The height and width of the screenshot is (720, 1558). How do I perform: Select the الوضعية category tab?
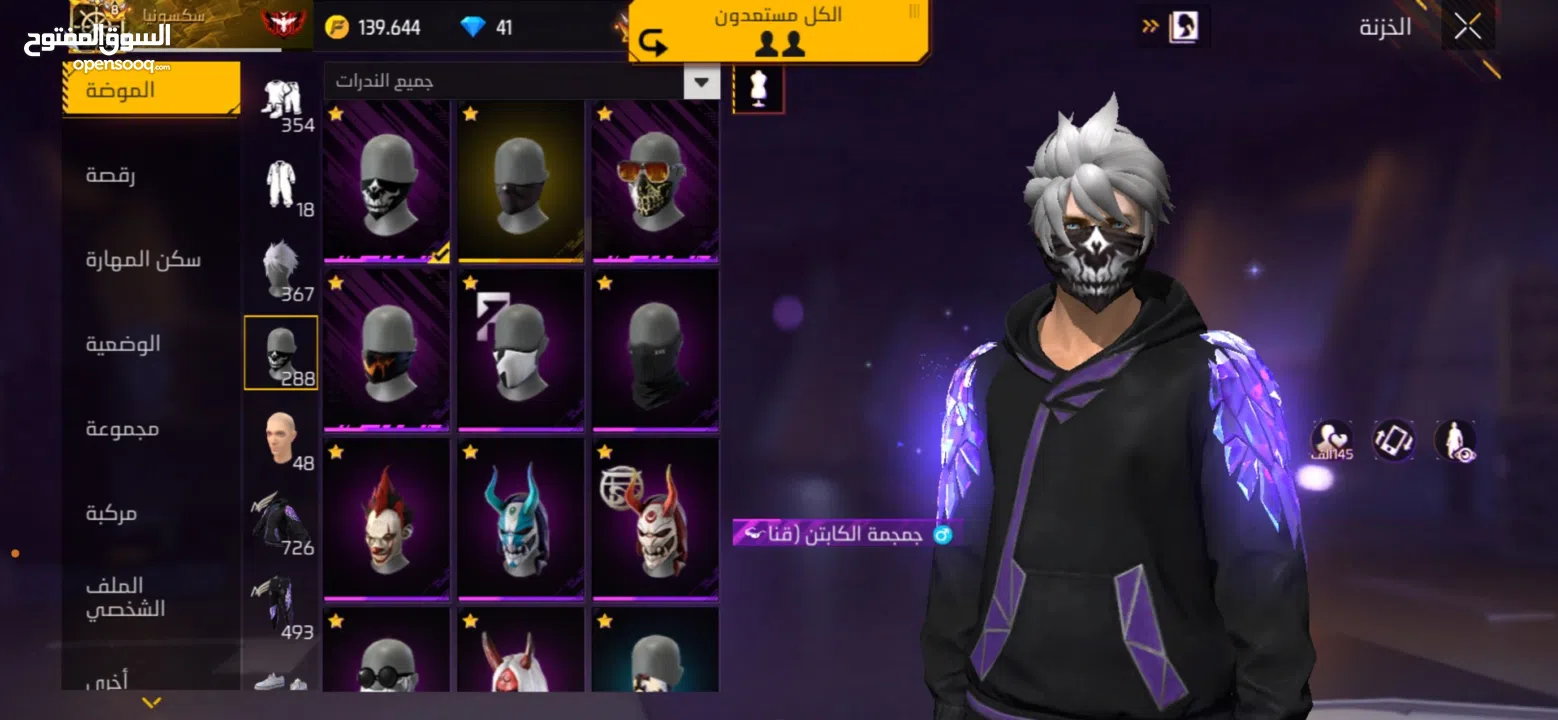coord(123,344)
